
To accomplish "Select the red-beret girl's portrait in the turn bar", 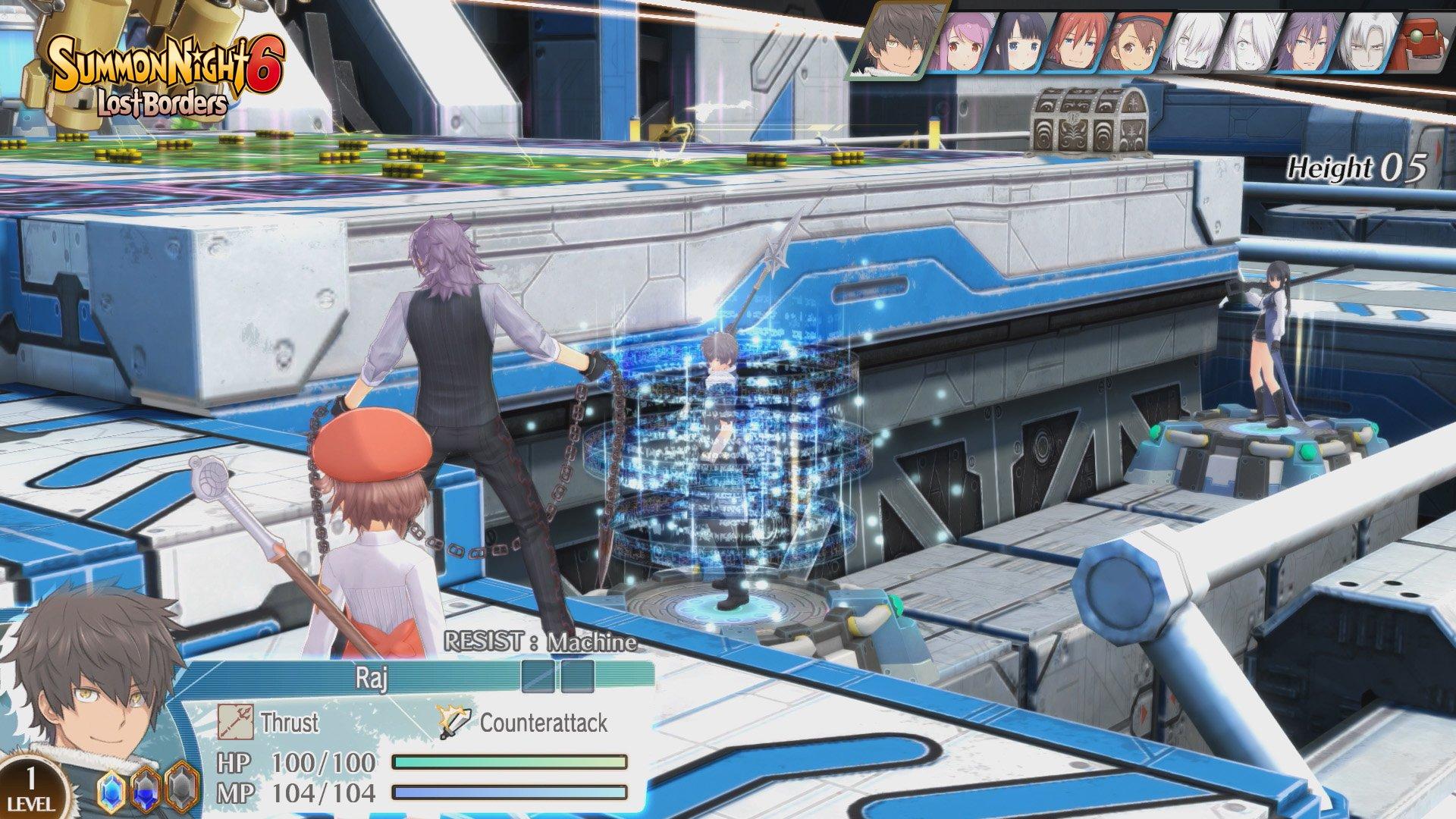I will click(x=1134, y=42).
